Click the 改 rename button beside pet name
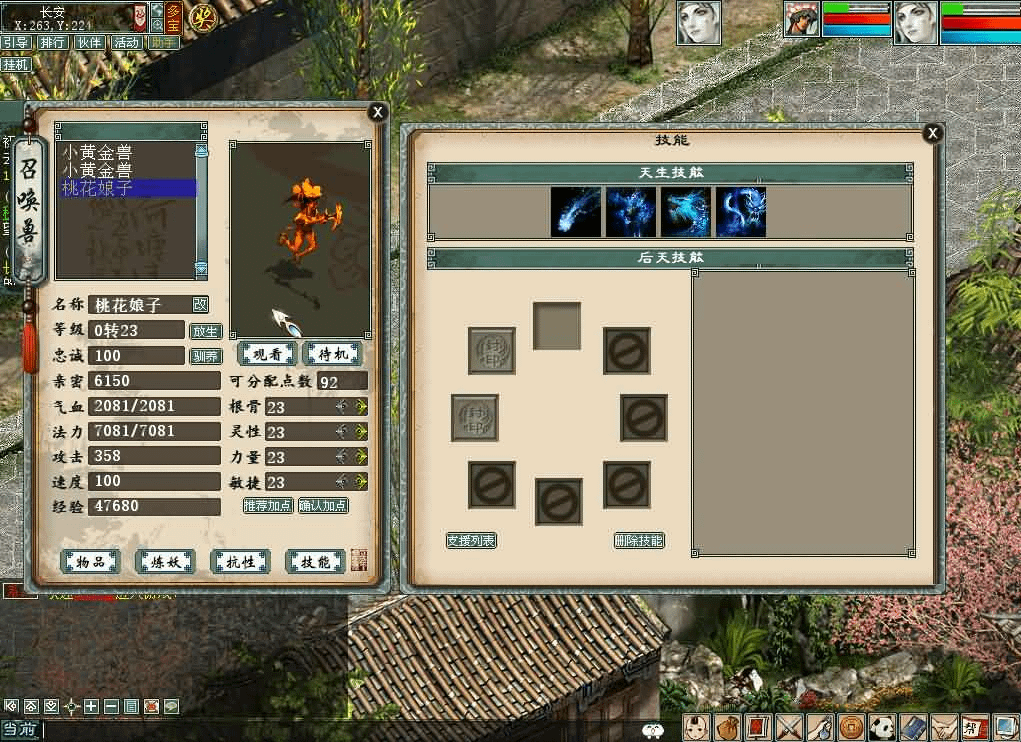 (x=200, y=304)
